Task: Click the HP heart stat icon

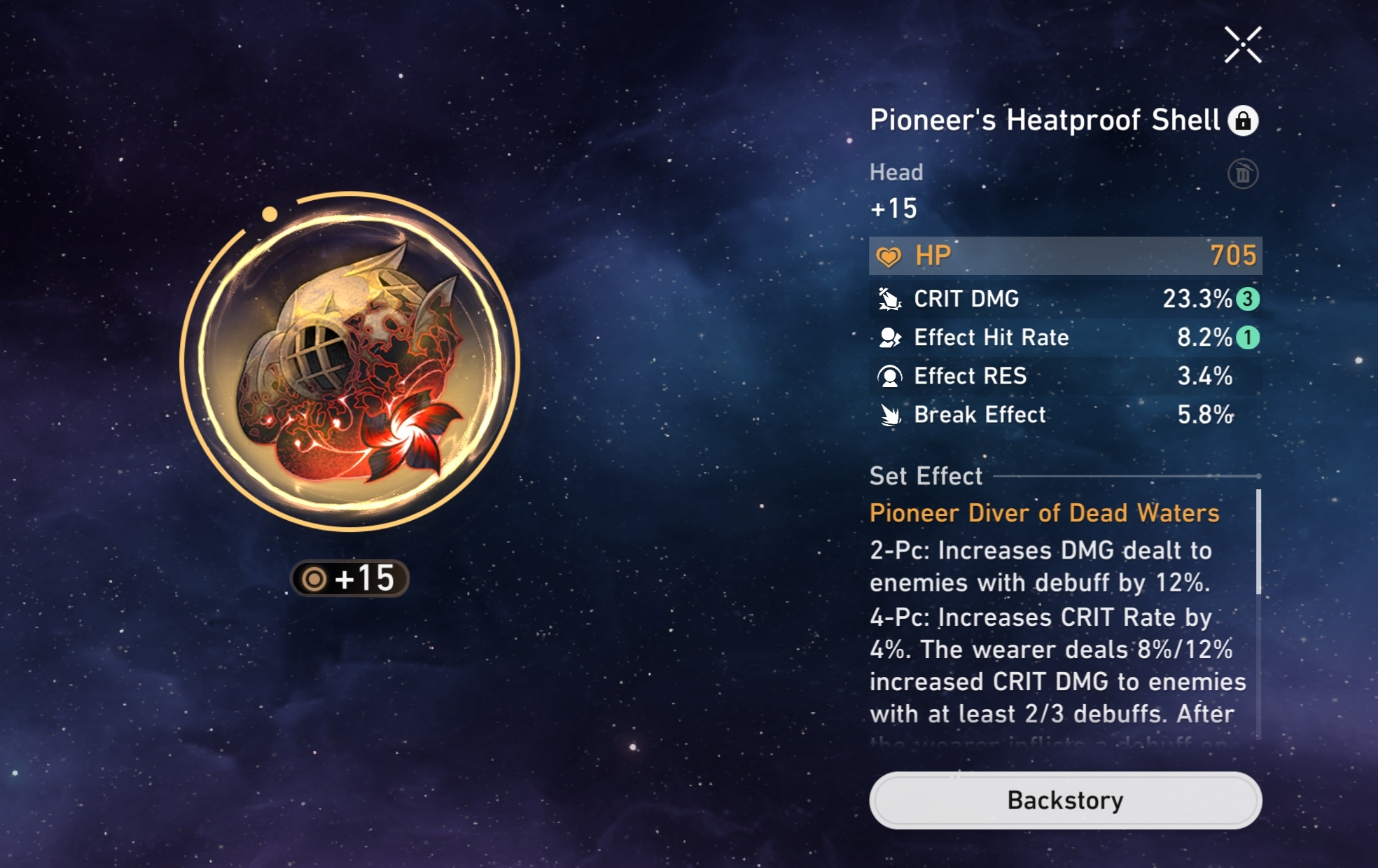Action: pos(889,256)
